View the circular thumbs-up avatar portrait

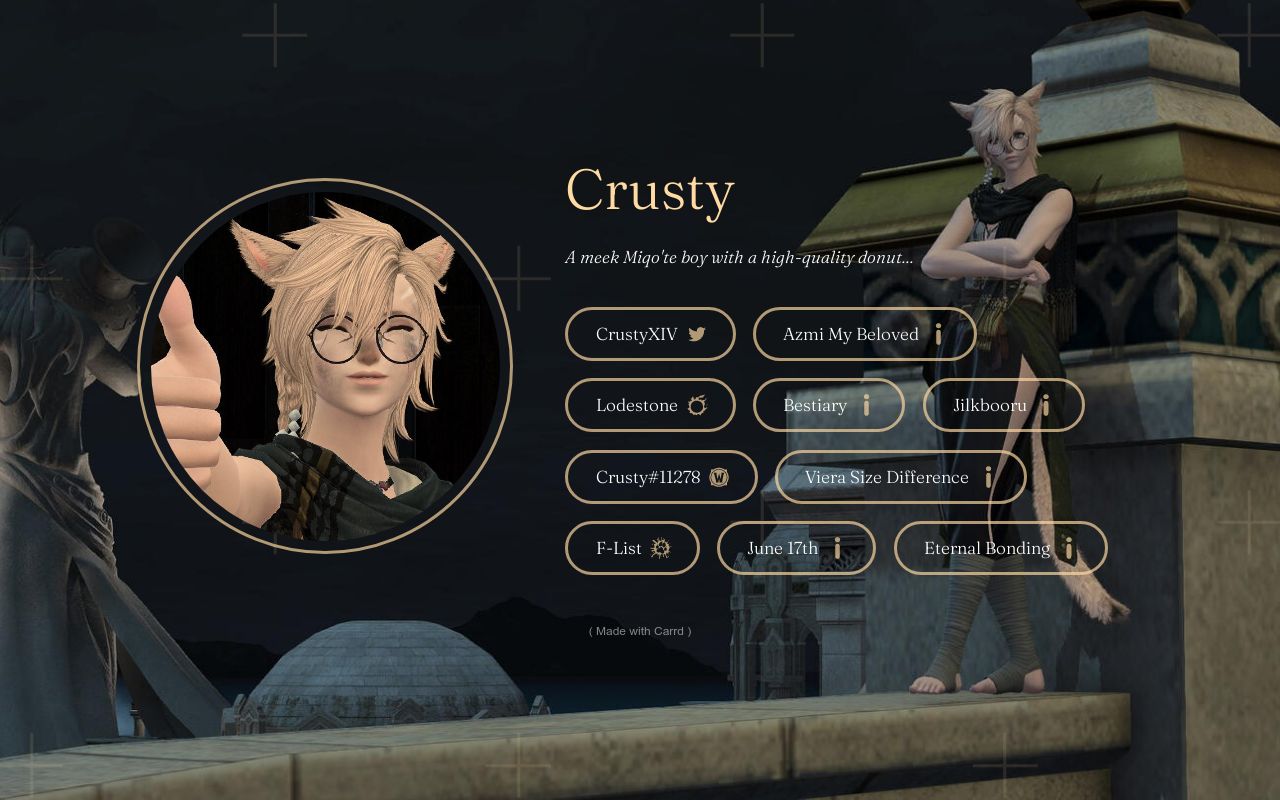pyautogui.click(x=325, y=366)
